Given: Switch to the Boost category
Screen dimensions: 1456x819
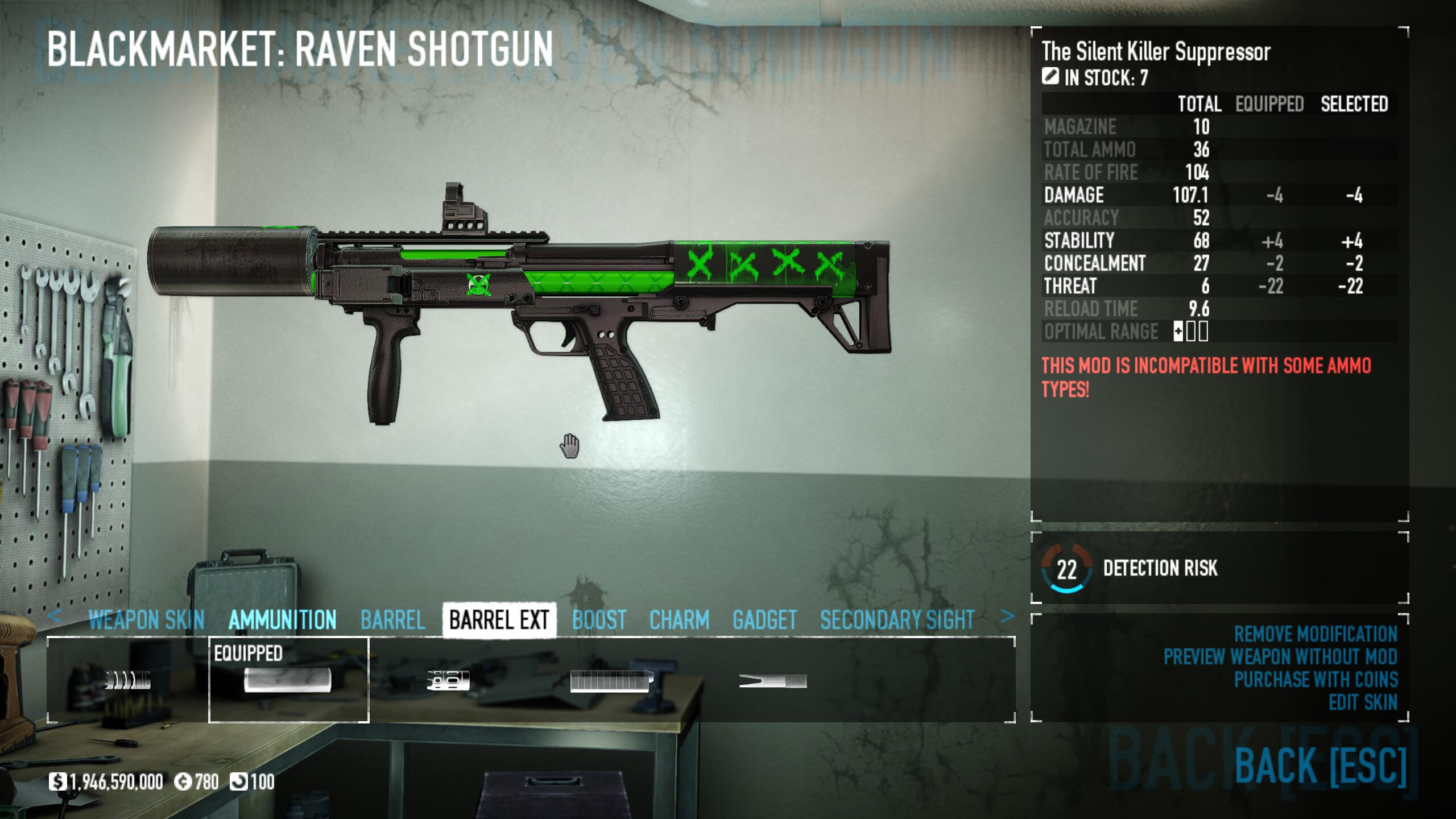Looking at the screenshot, I should coord(599,619).
